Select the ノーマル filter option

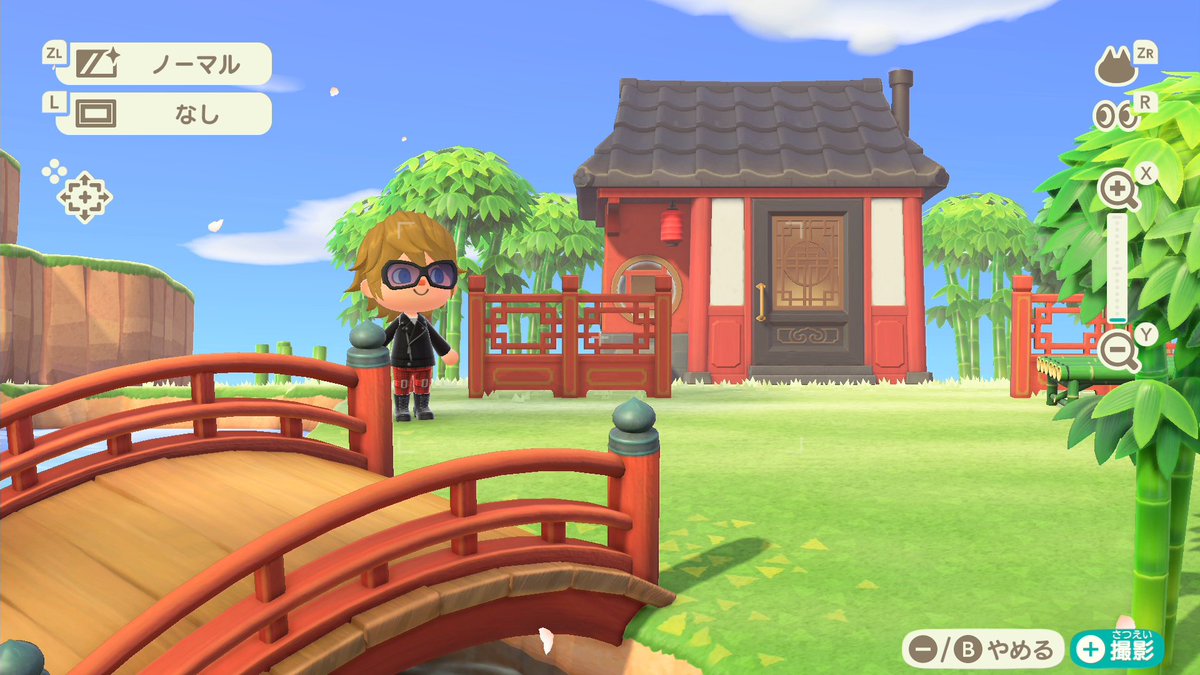[163, 64]
